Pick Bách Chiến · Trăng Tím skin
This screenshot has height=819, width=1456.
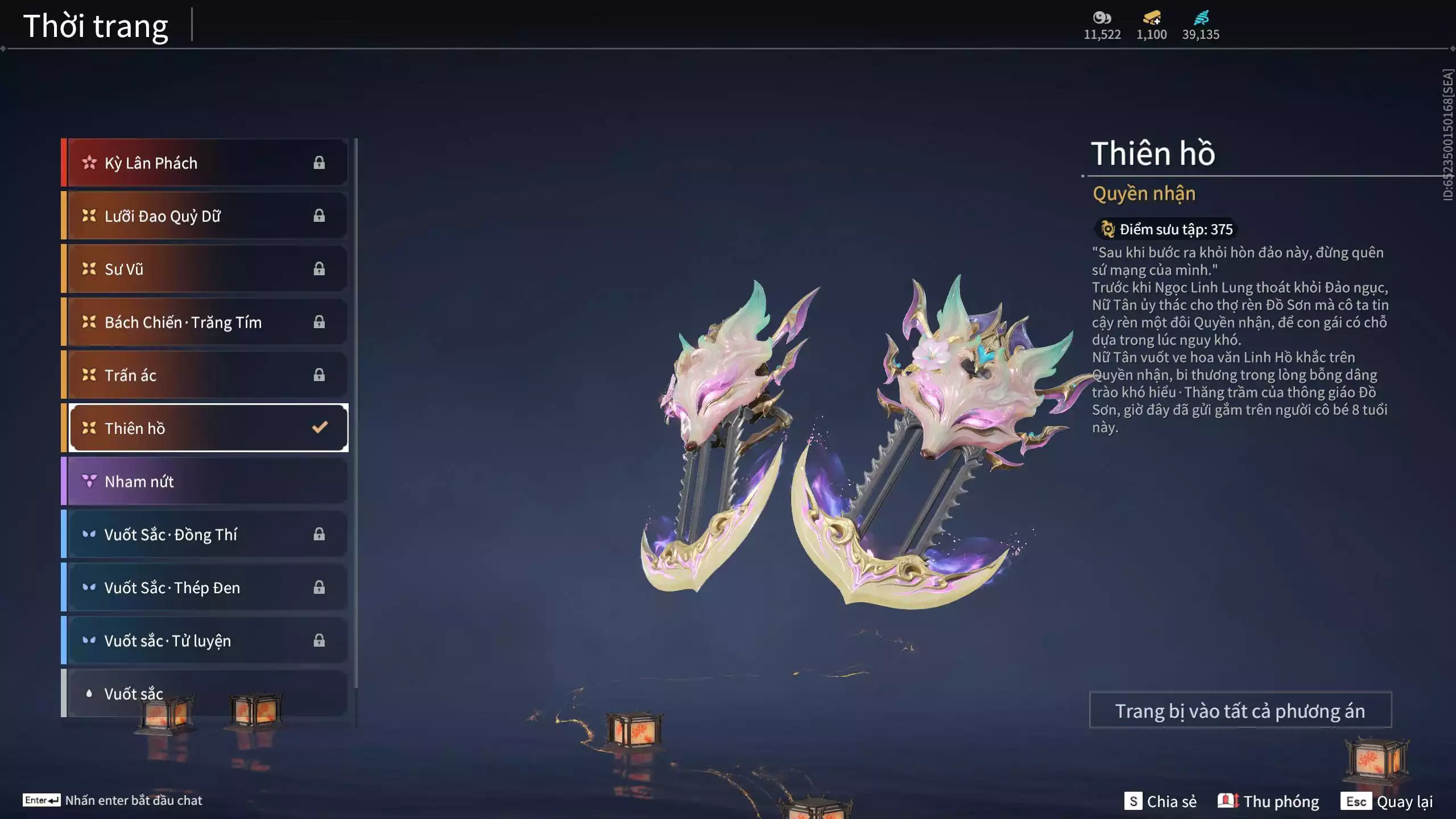pyautogui.click(x=205, y=322)
